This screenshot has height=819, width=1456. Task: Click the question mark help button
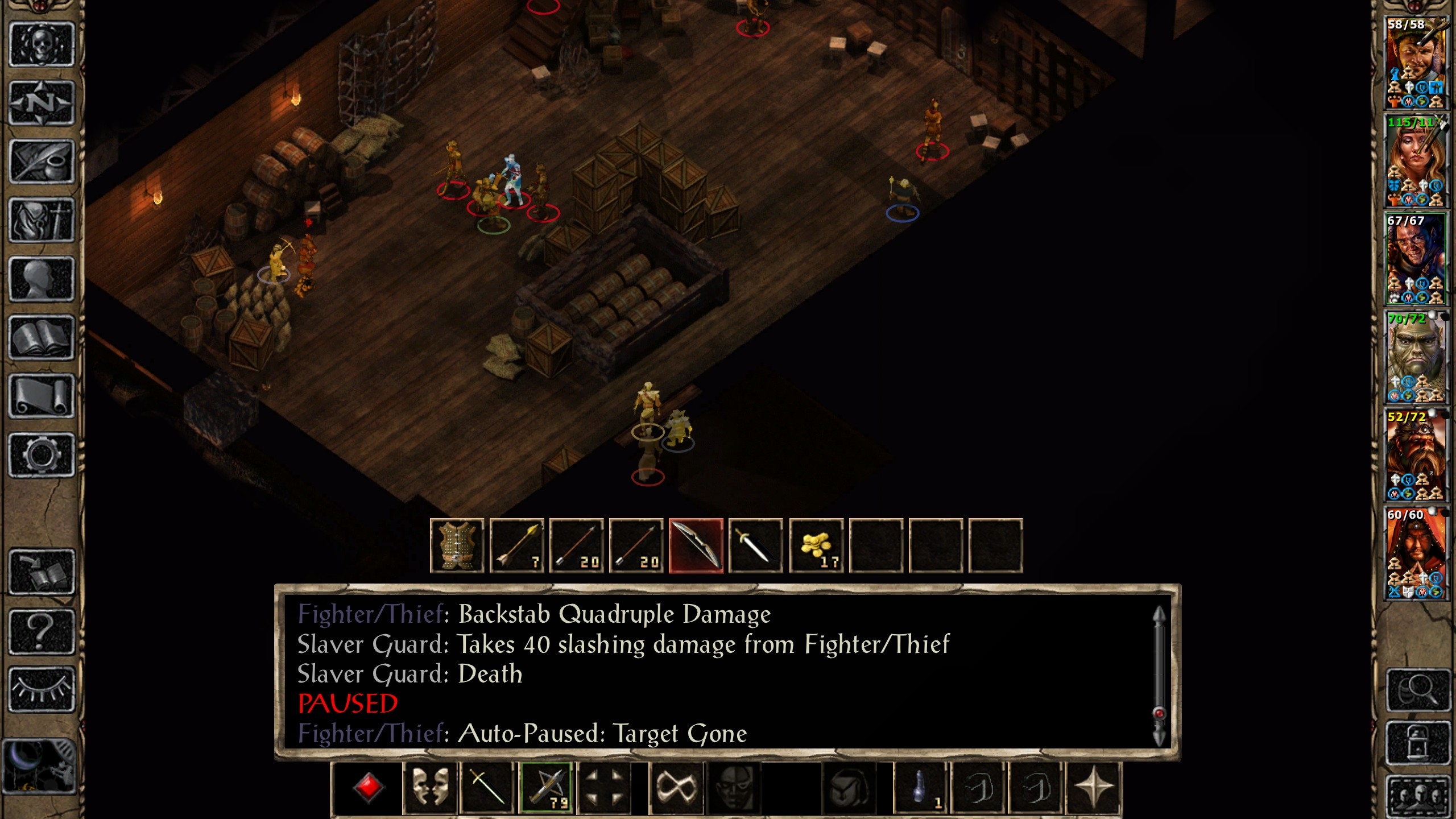(x=42, y=631)
